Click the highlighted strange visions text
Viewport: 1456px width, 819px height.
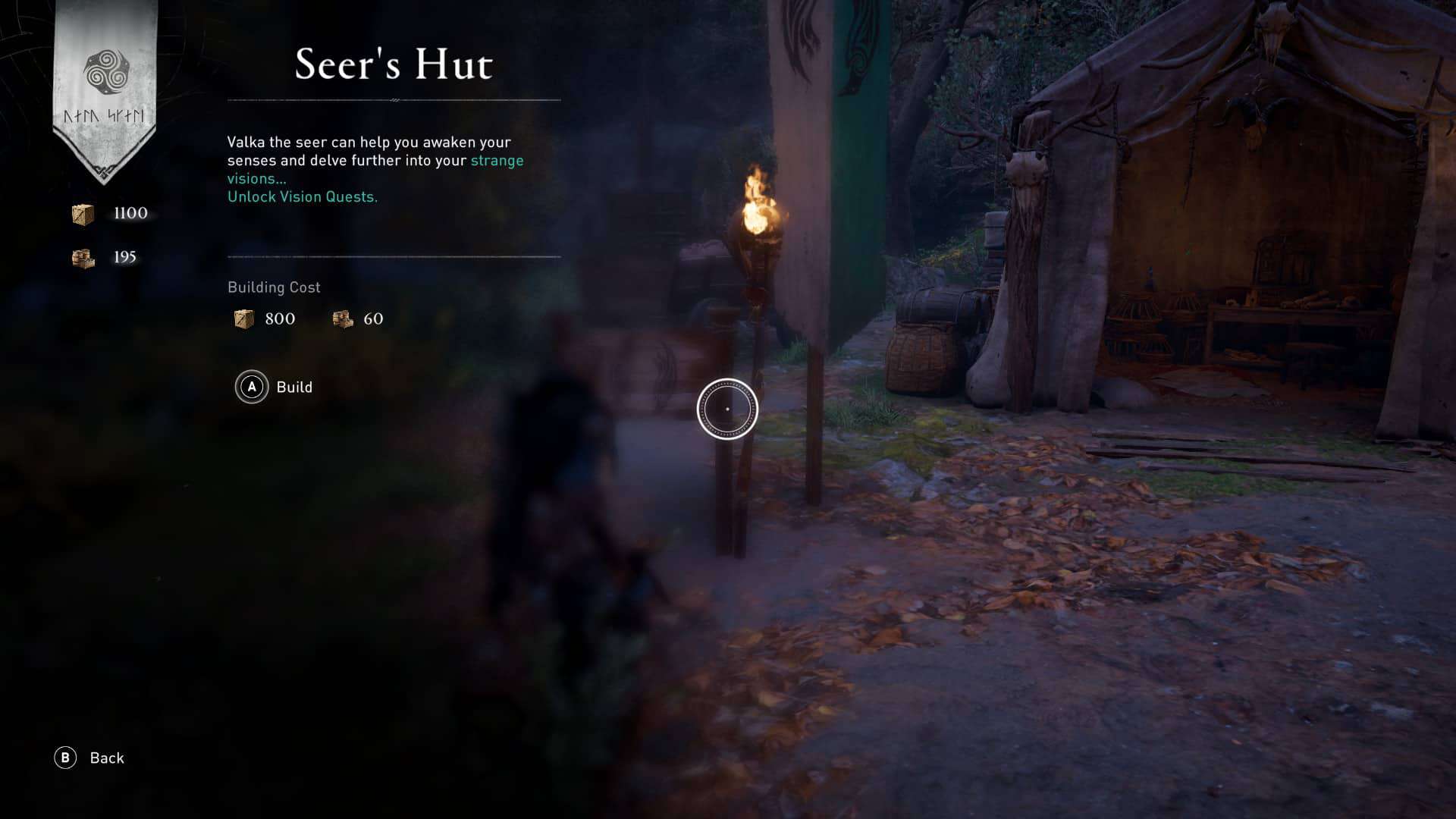pos(497,160)
